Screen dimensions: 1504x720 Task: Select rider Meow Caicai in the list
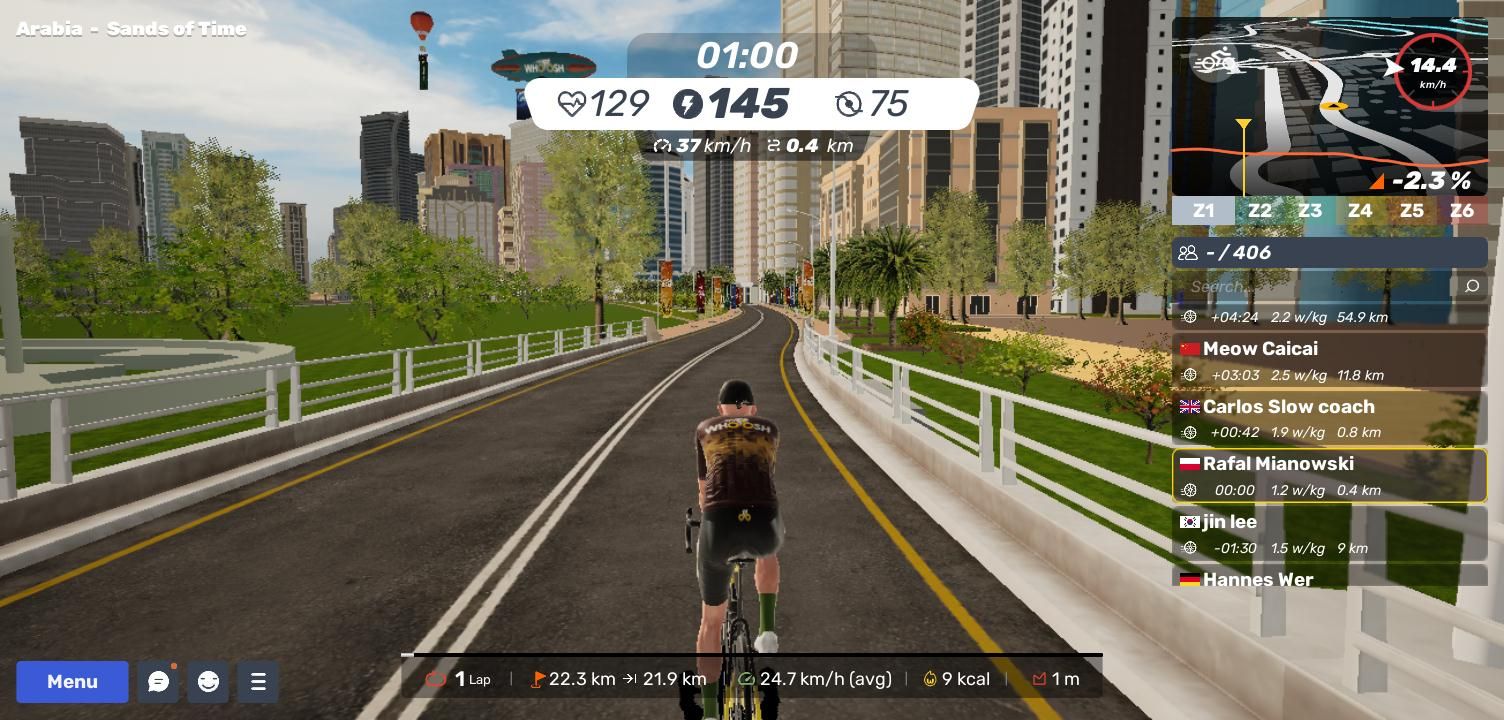pos(1329,361)
